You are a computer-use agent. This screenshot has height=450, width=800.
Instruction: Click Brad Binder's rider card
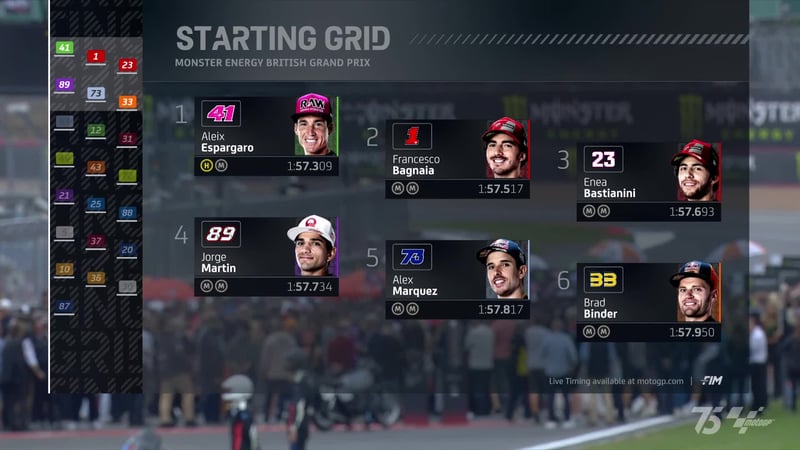click(648, 301)
